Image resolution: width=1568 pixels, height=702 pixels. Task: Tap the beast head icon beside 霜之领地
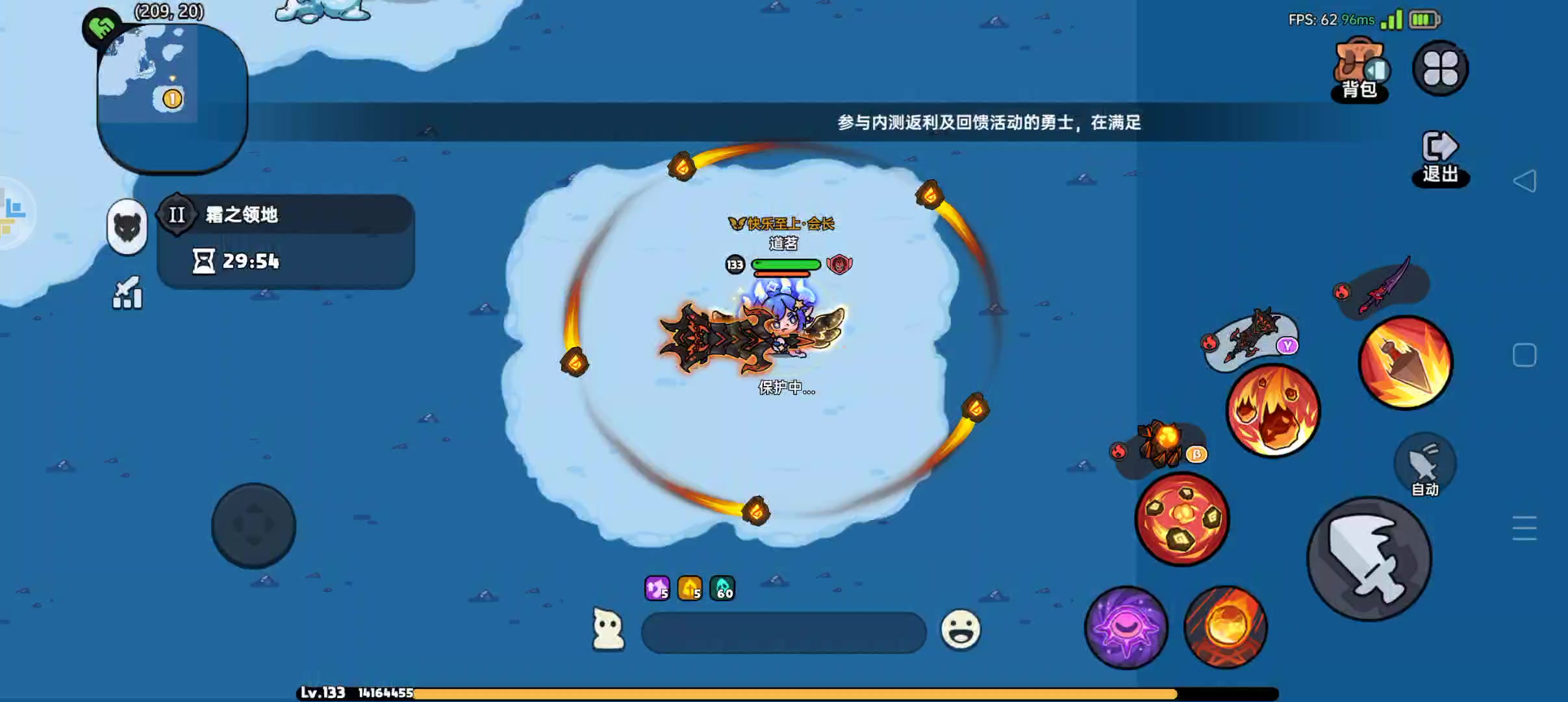point(127,229)
